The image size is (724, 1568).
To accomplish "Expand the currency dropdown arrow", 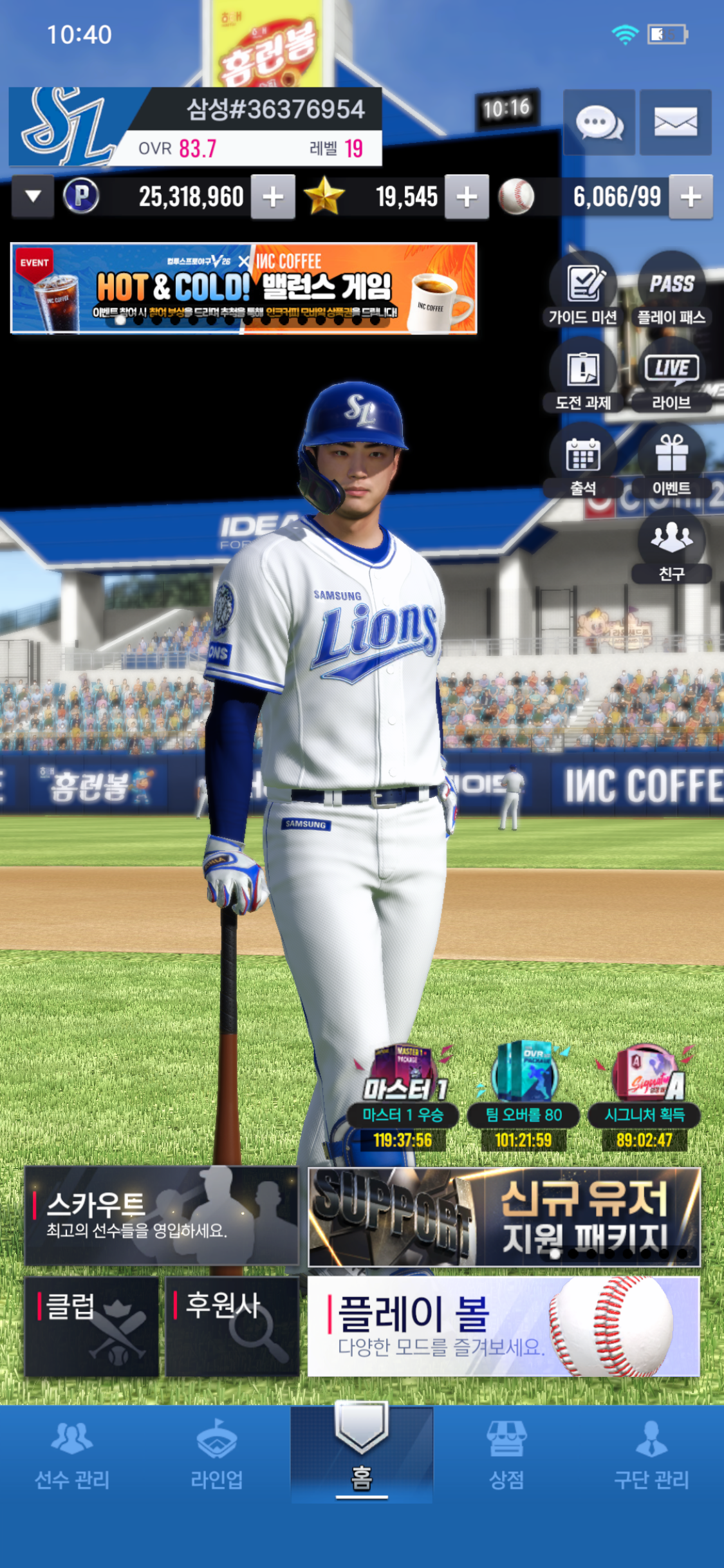I will [33, 196].
